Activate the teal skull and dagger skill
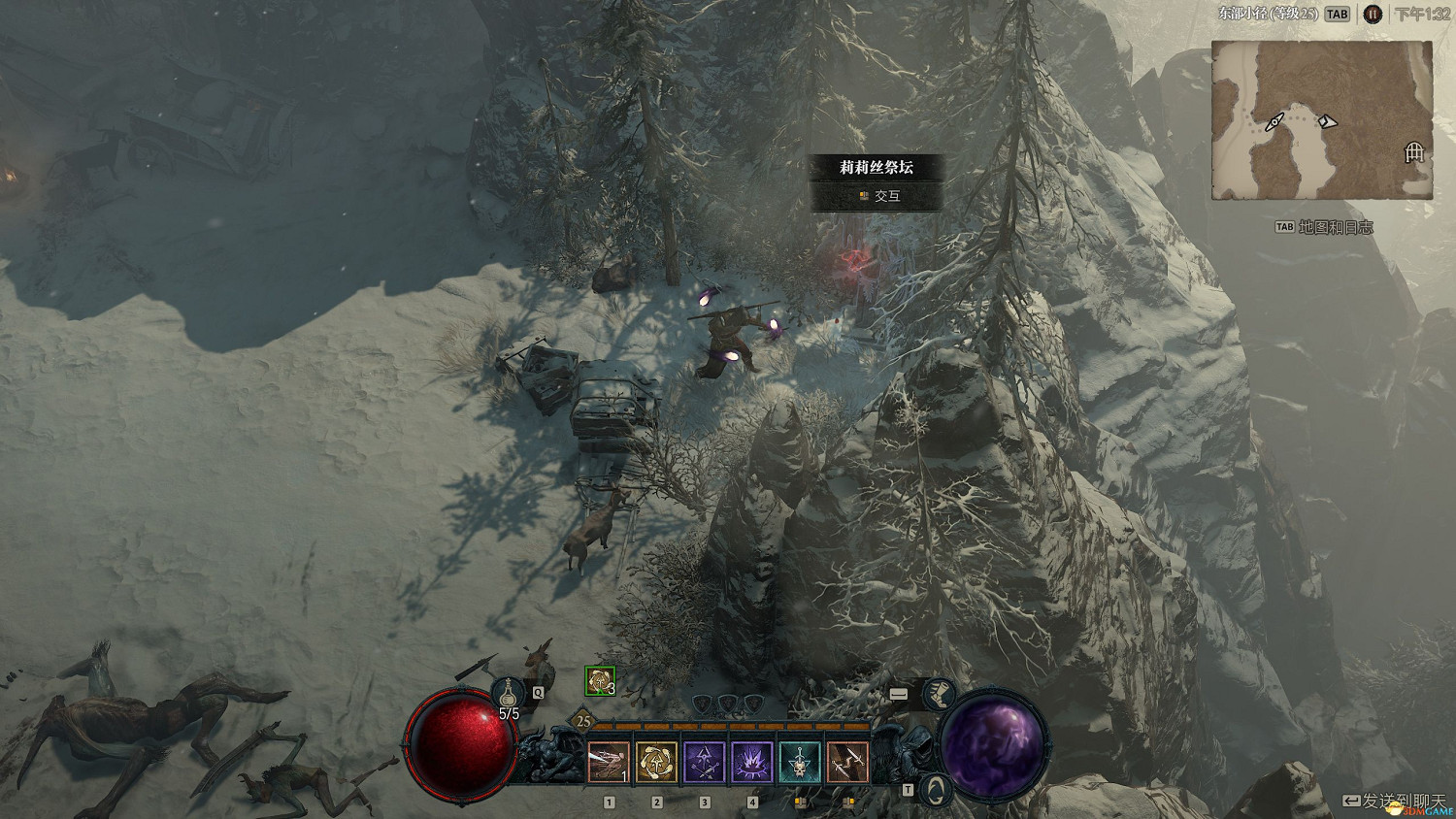Image resolution: width=1456 pixels, height=819 pixels. tap(800, 762)
